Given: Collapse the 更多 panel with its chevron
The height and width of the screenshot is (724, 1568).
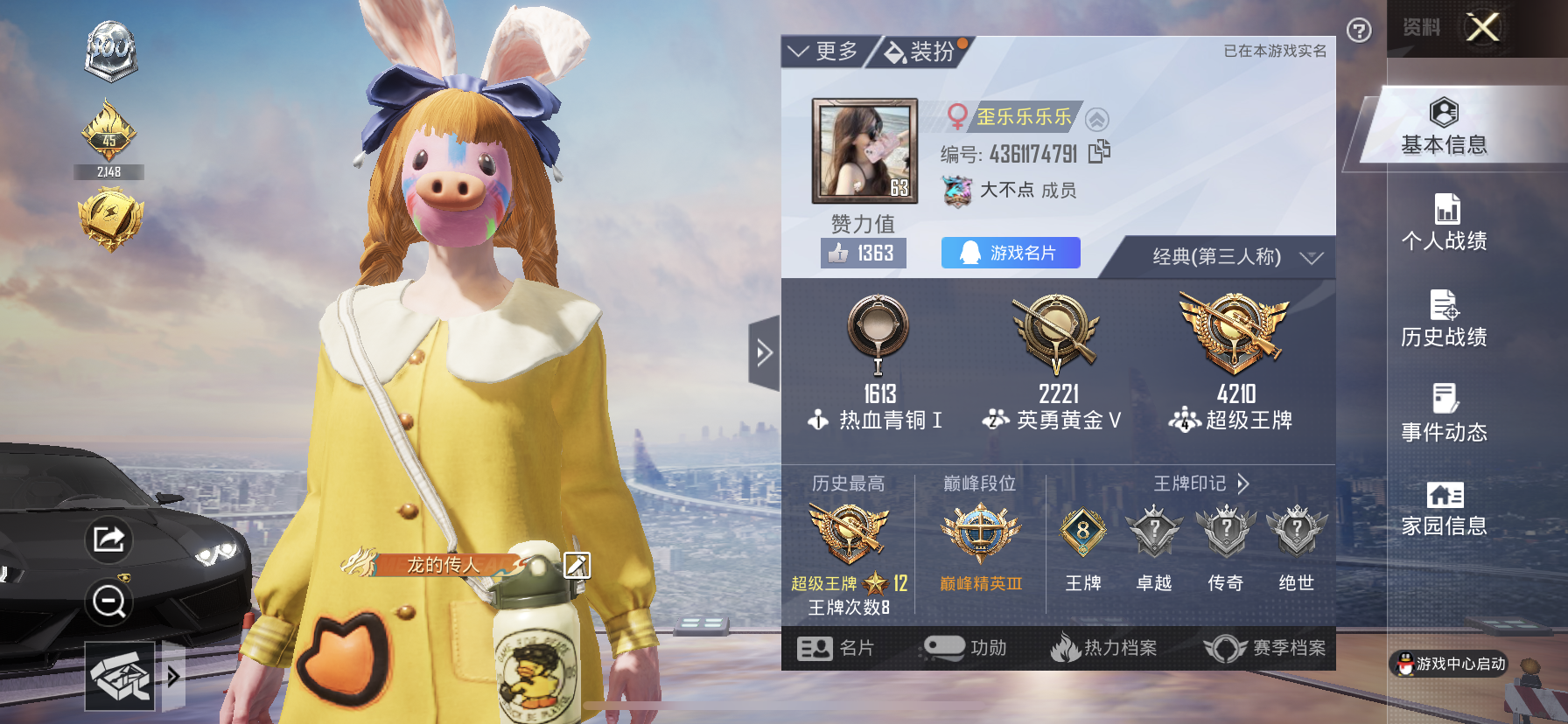Looking at the screenshot, I should [x=799, y=50].
